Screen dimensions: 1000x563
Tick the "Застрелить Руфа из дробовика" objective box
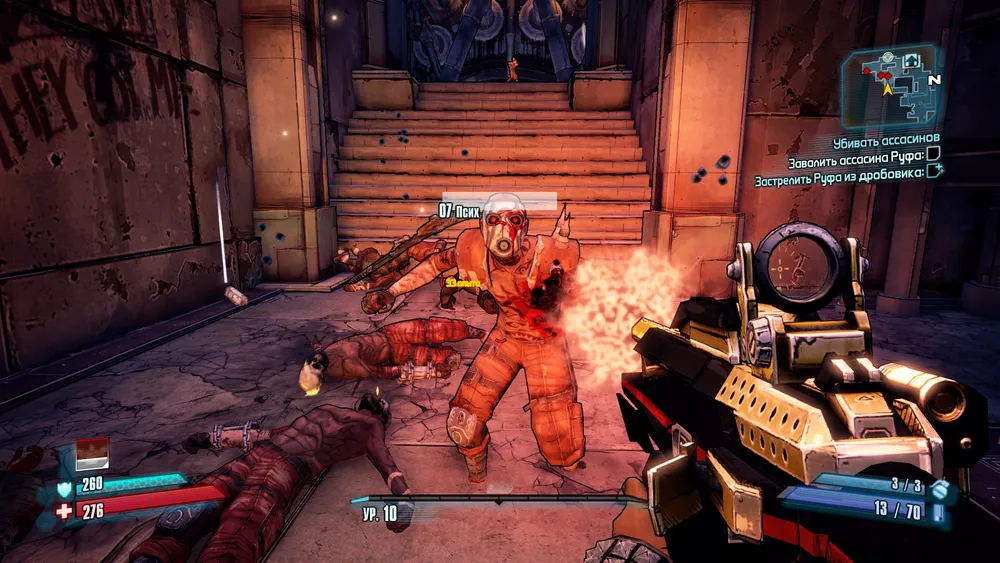pyautogui.click(x=935, y=171)
